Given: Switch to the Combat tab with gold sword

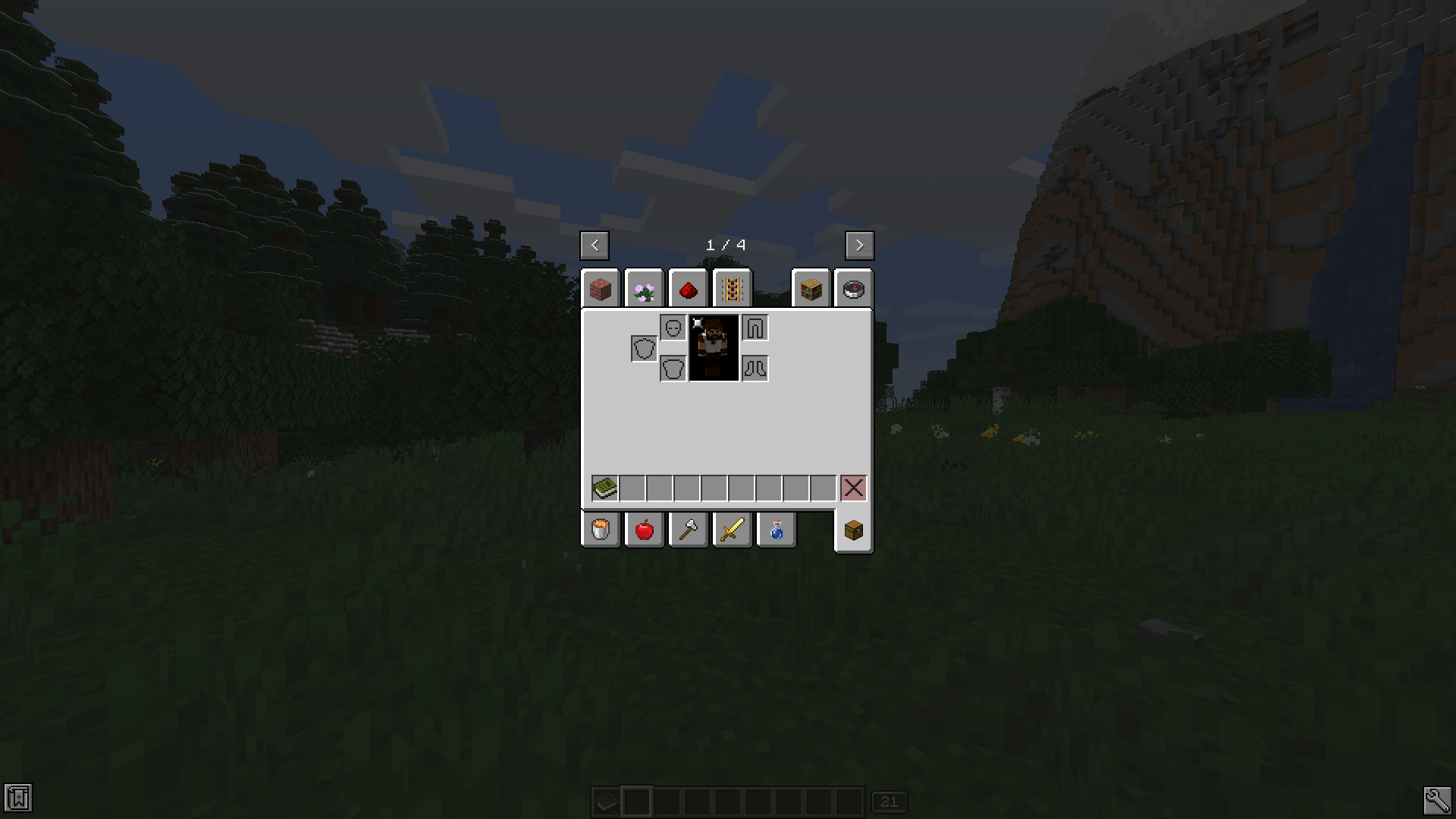Looking at the screenshot, I should point(731,529).
